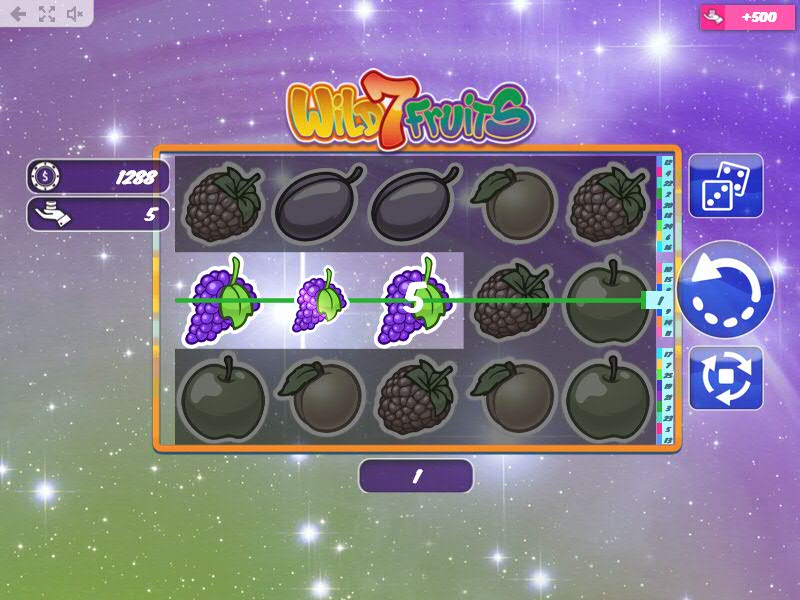Toggle autoplay with the circular arrows button
The width and height of the screenshot is (800, 600).
point(726,378)
